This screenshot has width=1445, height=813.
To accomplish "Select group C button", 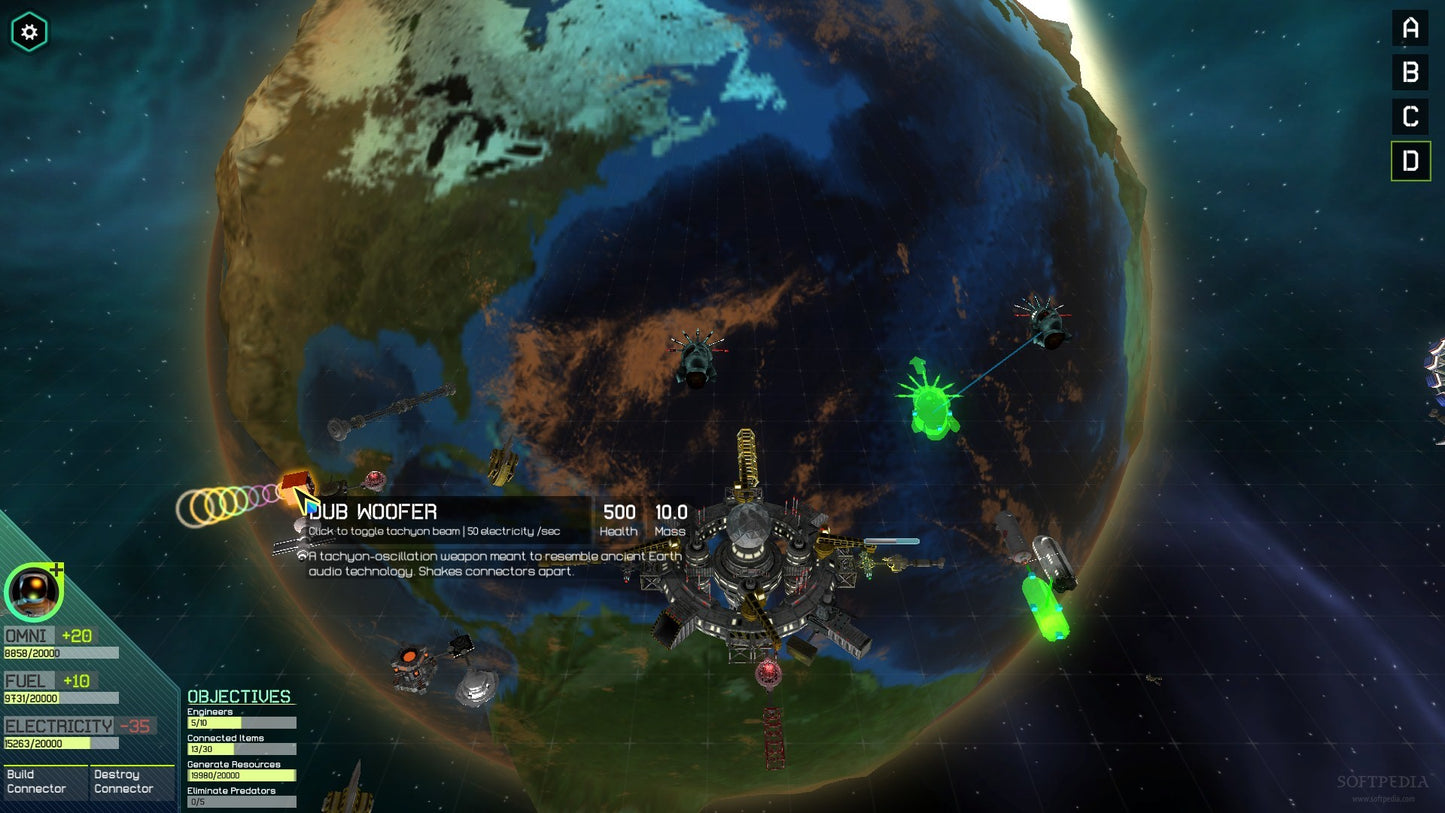I will (x=1410, y=116).
